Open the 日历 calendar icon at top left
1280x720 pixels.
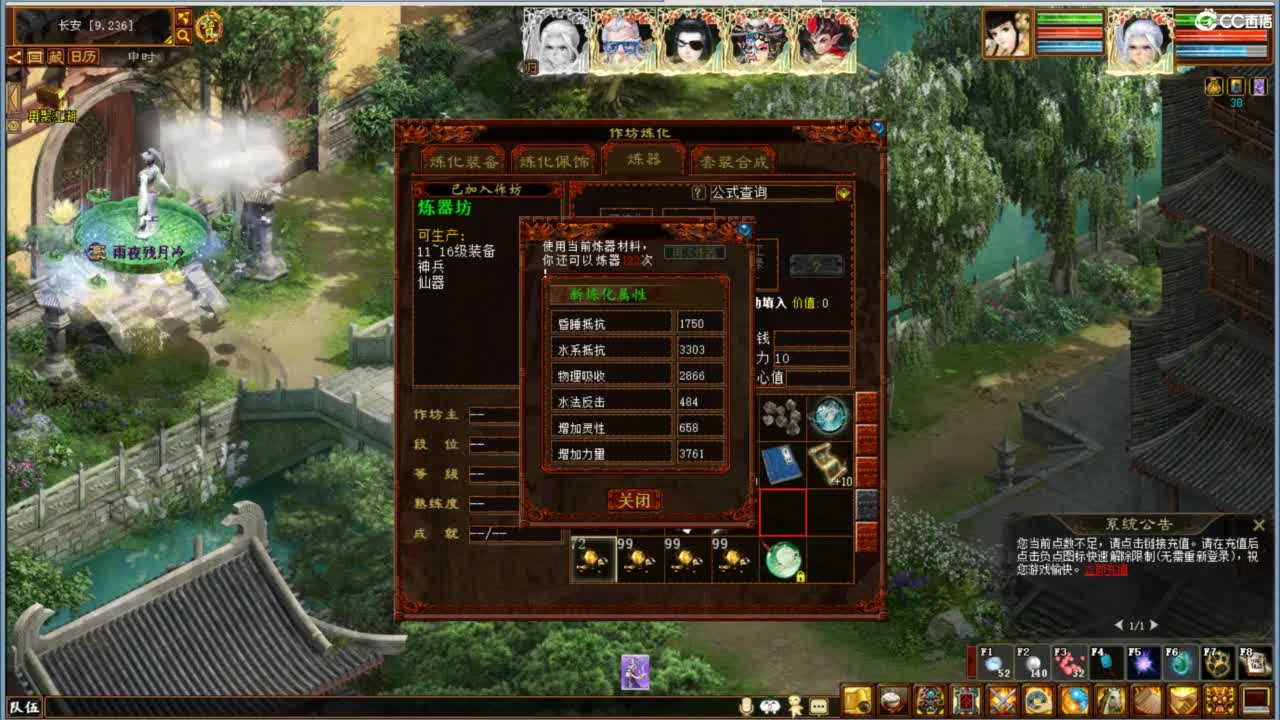83,56
